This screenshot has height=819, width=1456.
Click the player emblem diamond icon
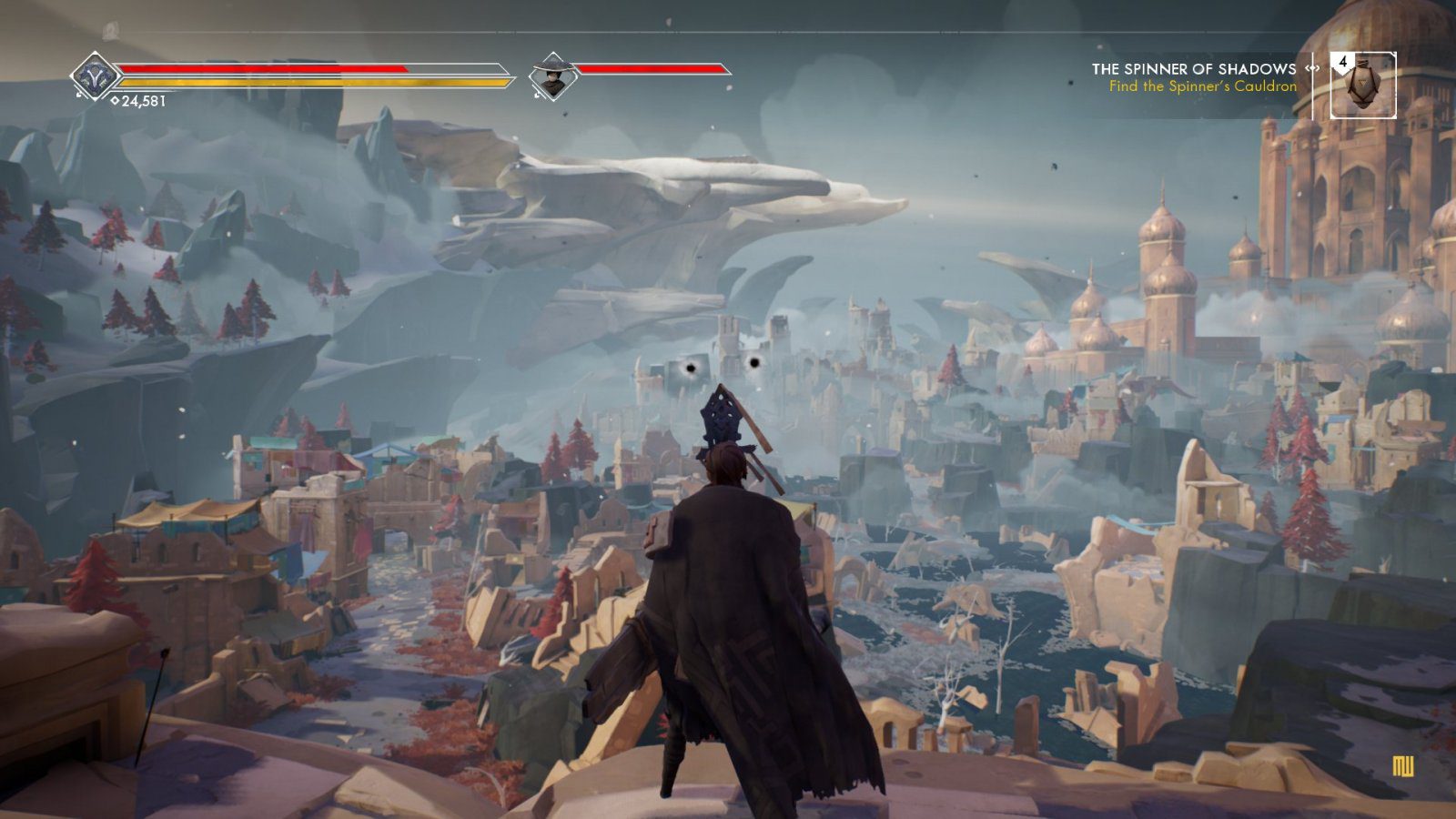click(95, 76)
